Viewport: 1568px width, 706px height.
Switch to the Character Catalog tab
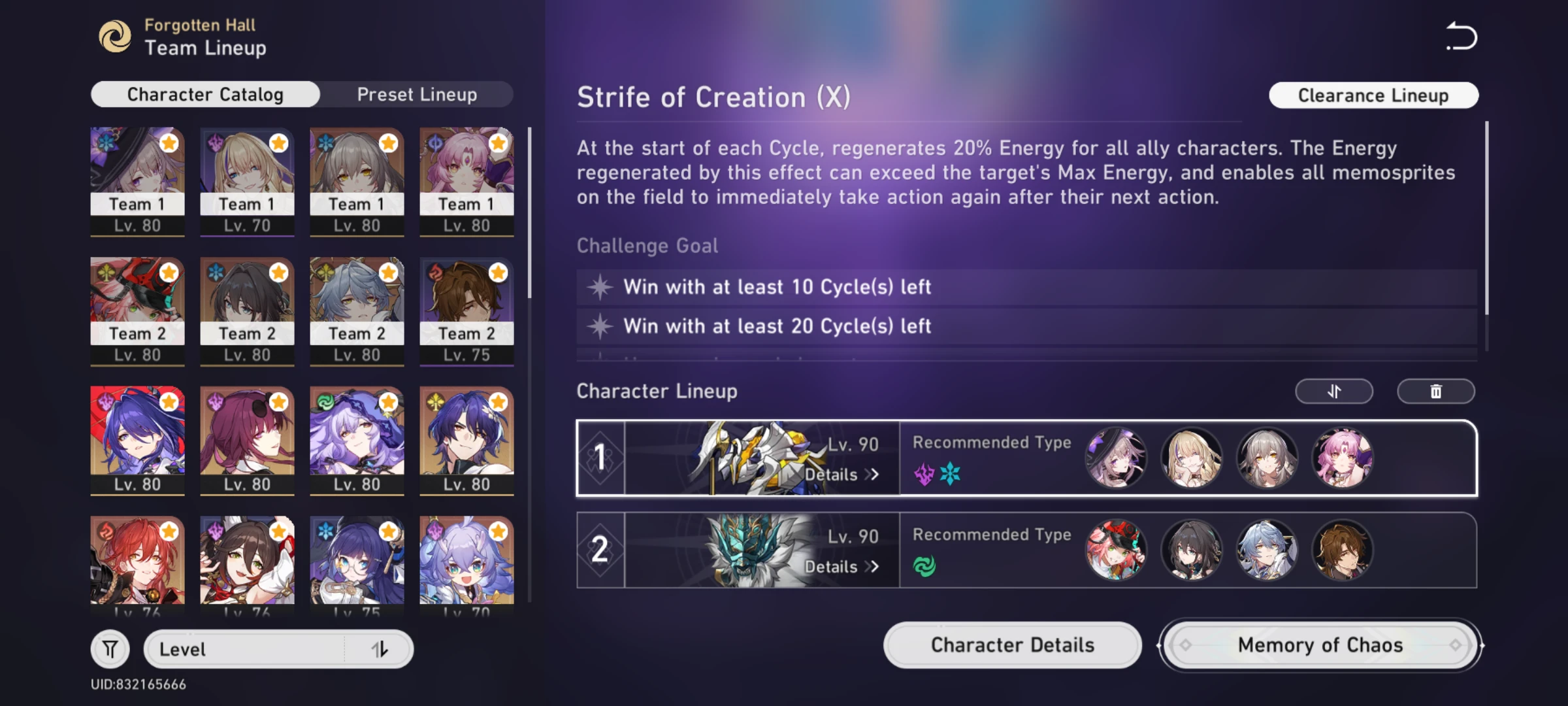click(204, 94)
